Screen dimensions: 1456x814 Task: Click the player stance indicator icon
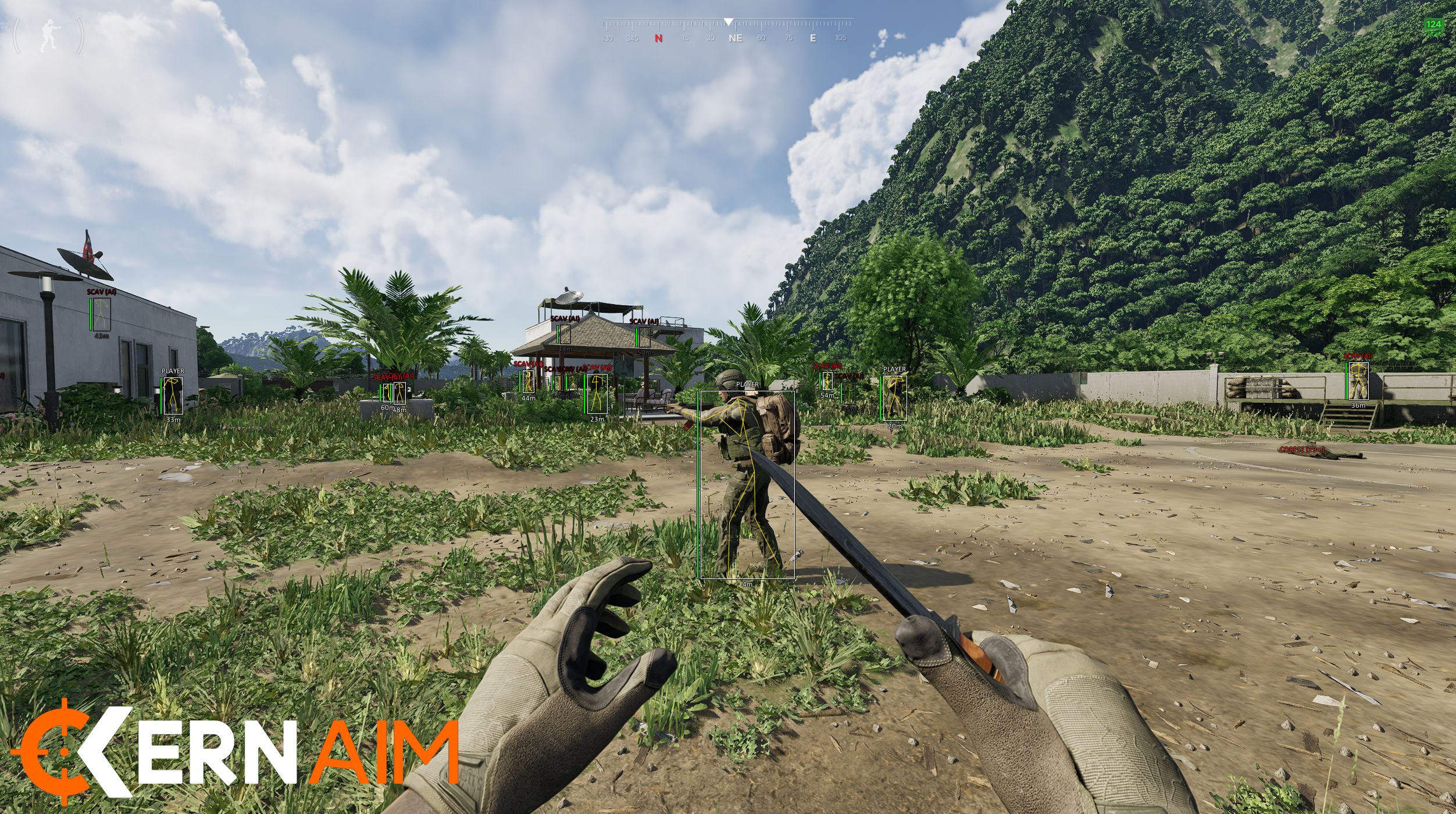(49, 36)
